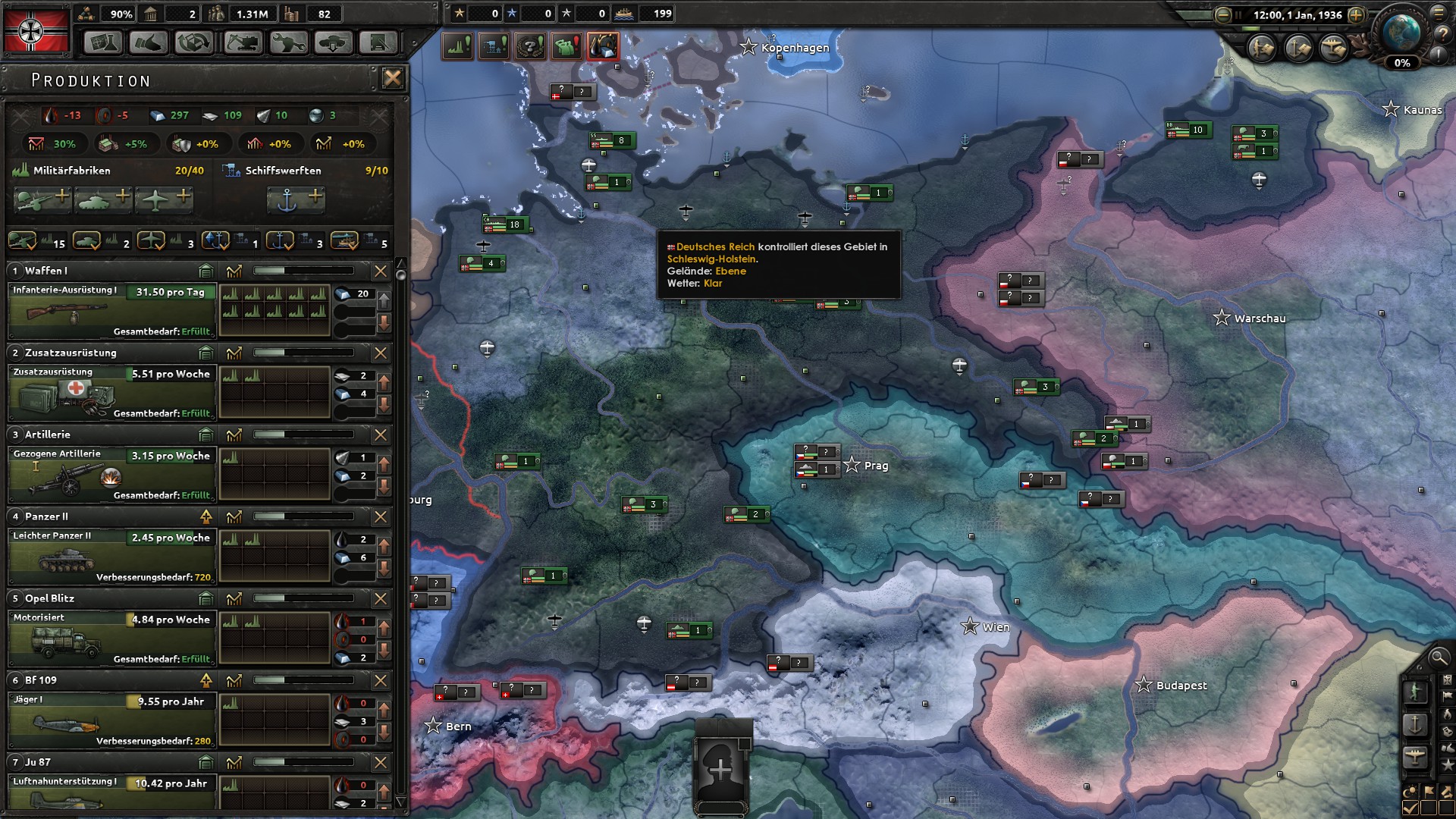The height and width of the screenshot is (819, 1456).
Task: Remove the Waffen I production line
Action: point(381,271)
